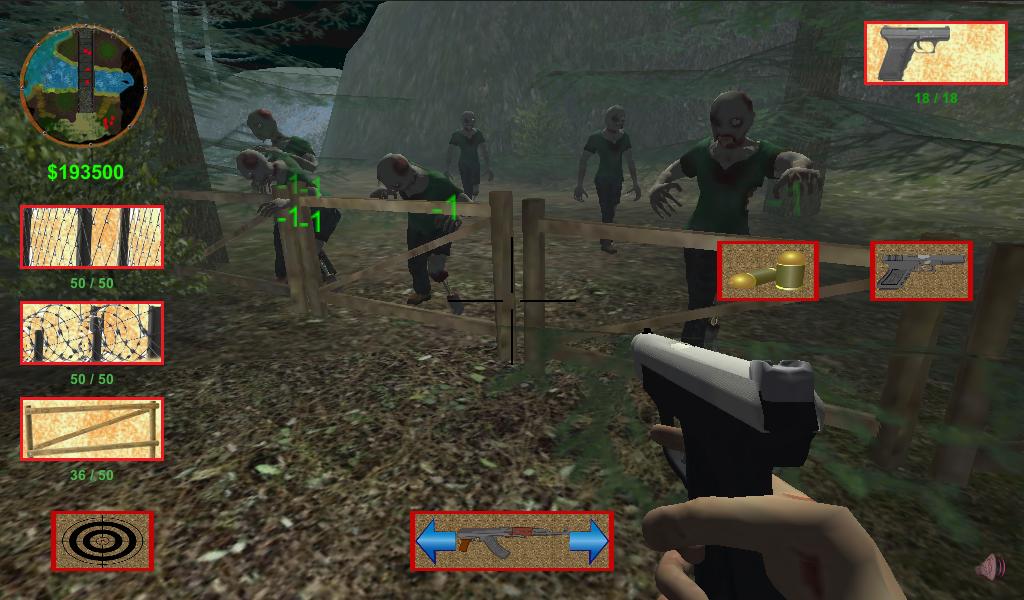Screen dimensions: 1024x600
Task: Tap the bullseye target aim button
Action: (x=103, y=541)
